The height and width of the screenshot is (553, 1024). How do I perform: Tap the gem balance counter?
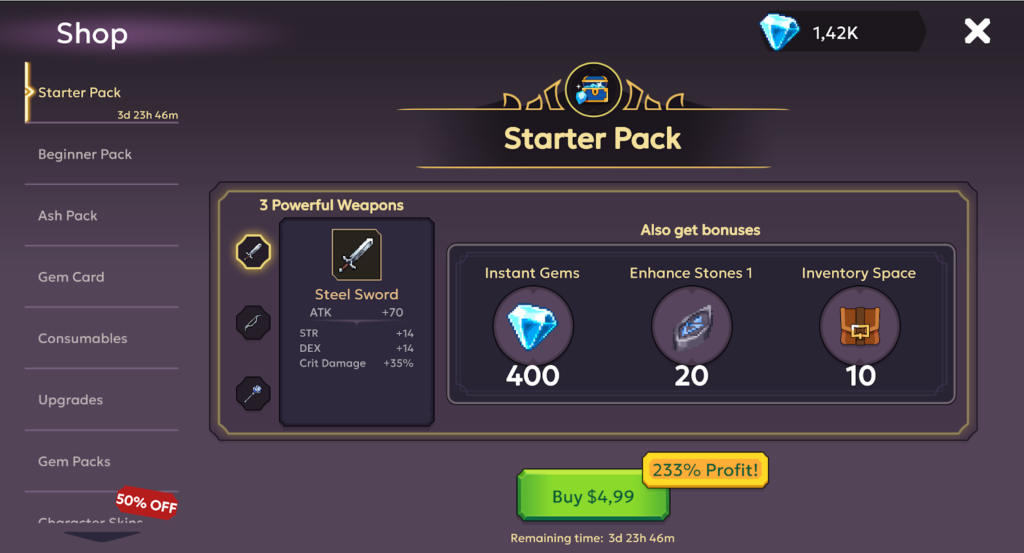[838, 33]
